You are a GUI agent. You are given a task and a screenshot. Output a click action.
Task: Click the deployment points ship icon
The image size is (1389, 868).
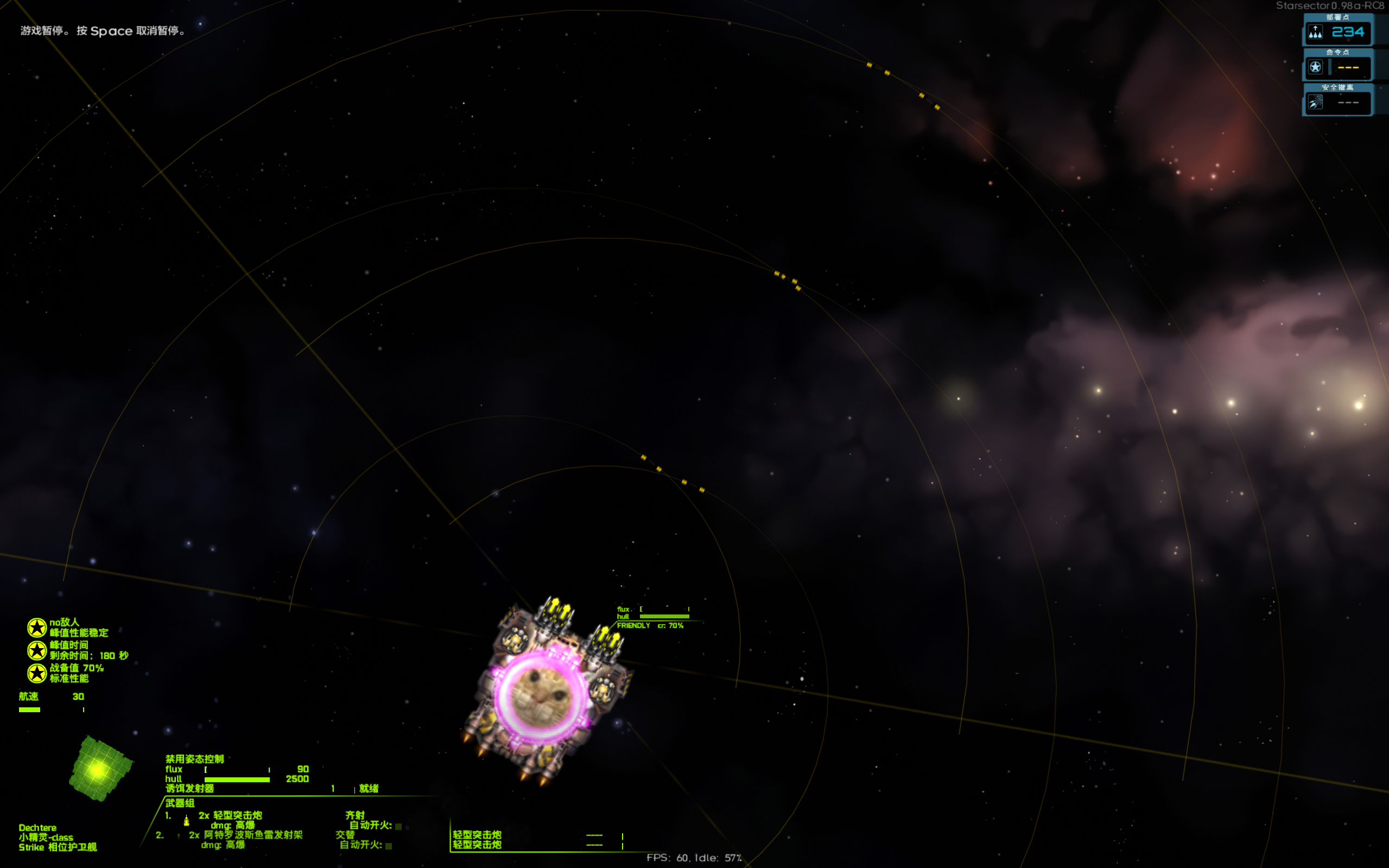click(x=1315, y=33)
